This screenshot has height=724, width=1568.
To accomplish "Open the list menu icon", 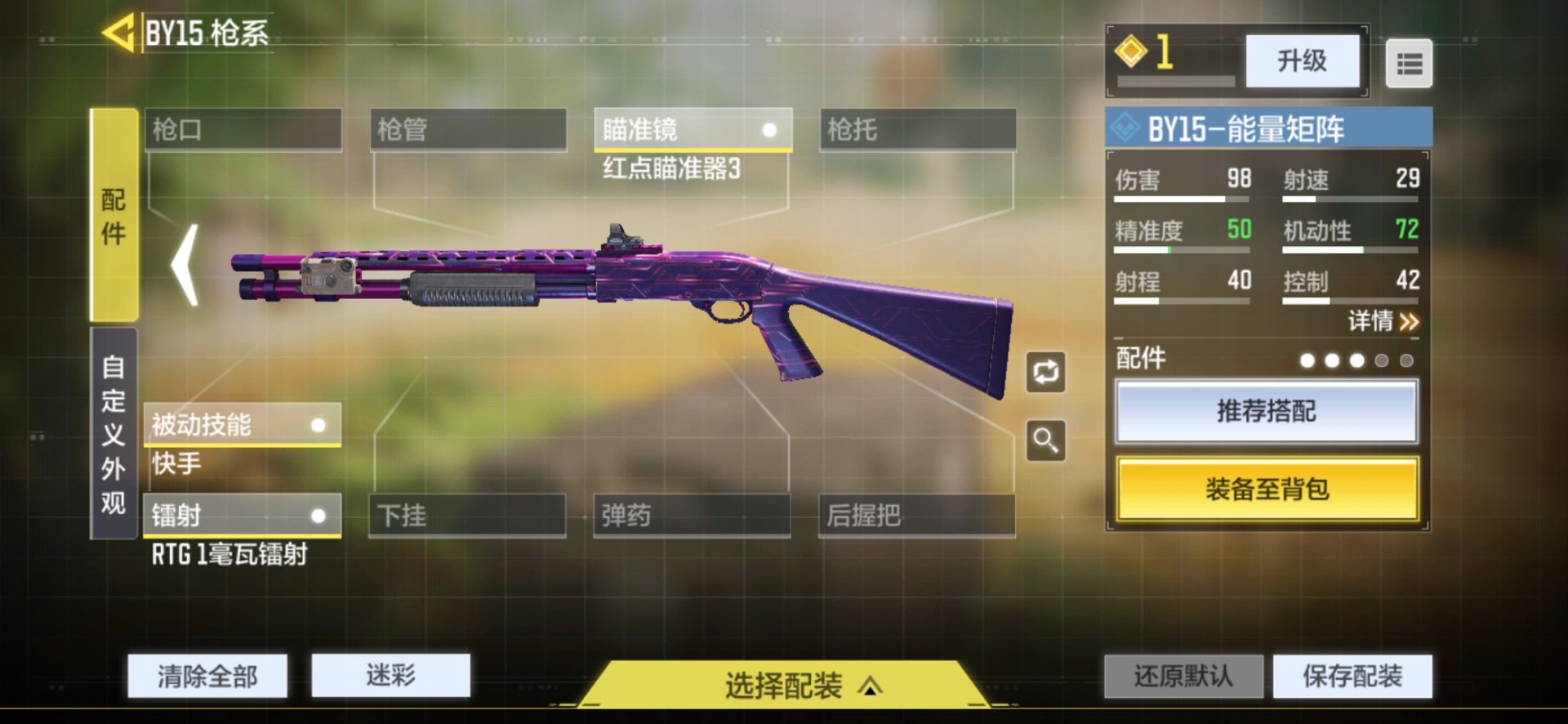I will (x=1409, y=64).
